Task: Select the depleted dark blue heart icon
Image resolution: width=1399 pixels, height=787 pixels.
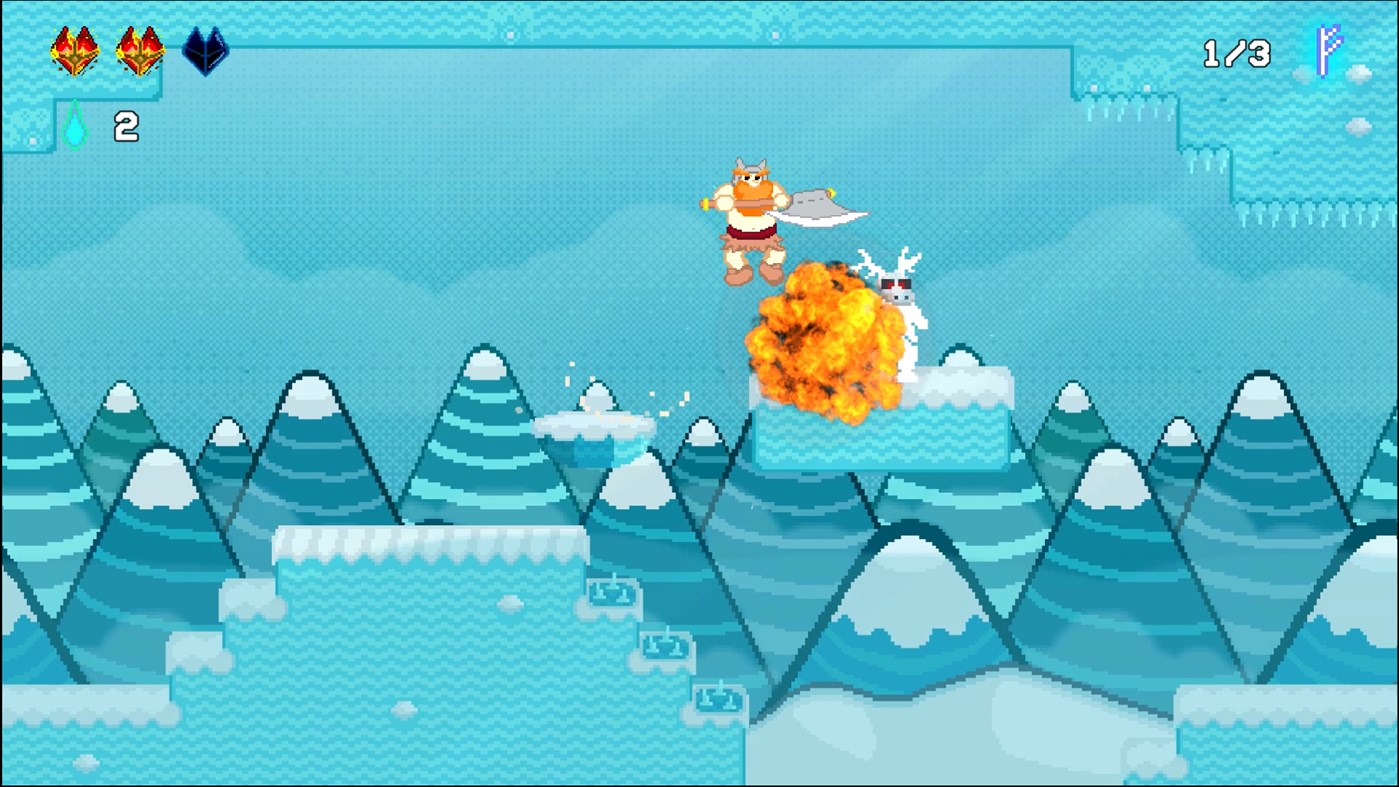Action: pos(205,49)
